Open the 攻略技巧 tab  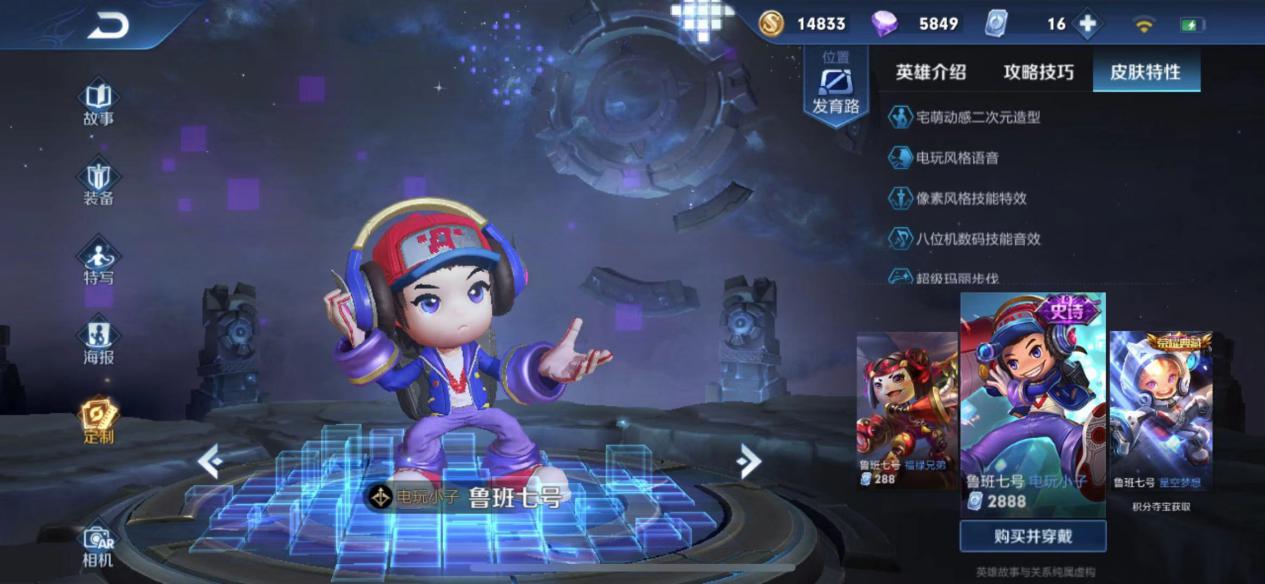[x=1038, y=72]
